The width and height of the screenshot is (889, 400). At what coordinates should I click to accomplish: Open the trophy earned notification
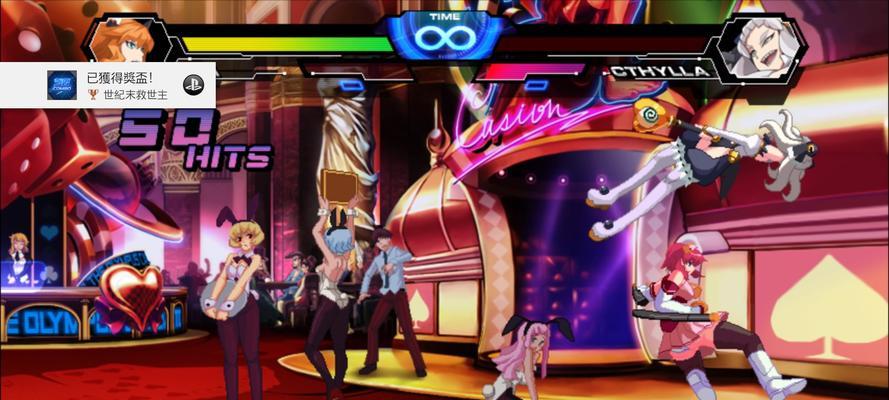[108, 85]
